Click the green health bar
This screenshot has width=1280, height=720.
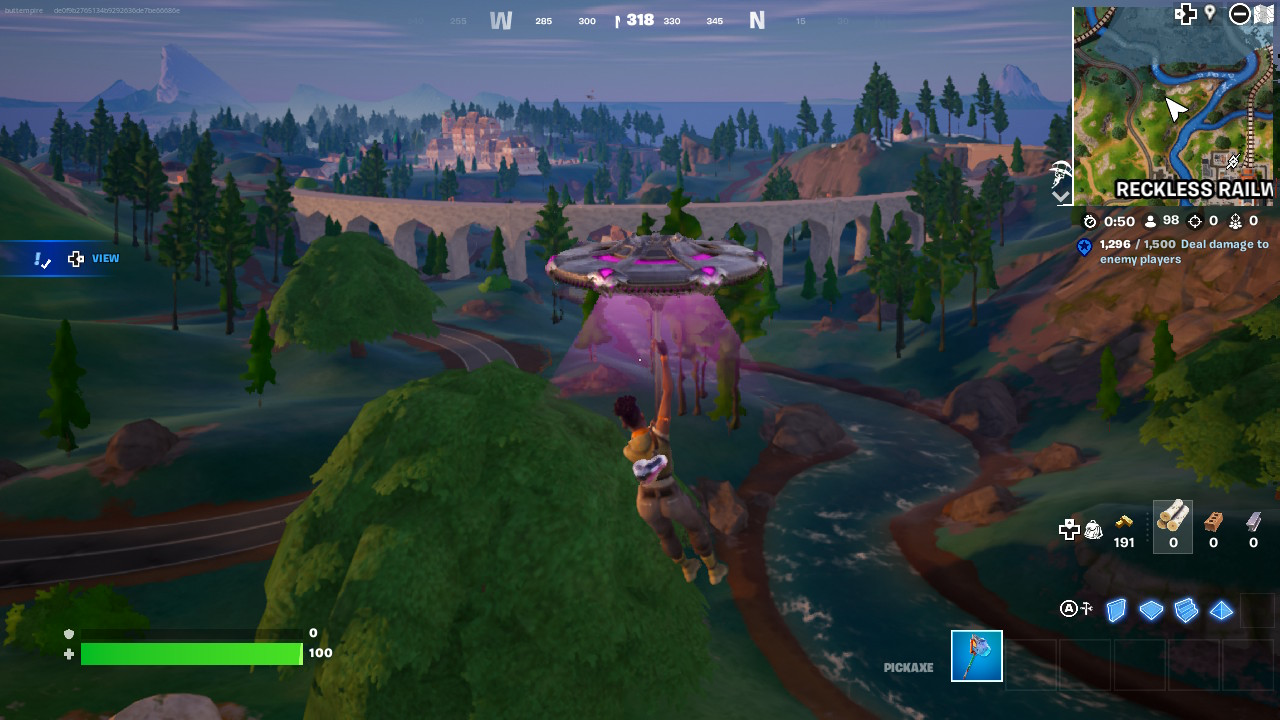pos(190,654)
